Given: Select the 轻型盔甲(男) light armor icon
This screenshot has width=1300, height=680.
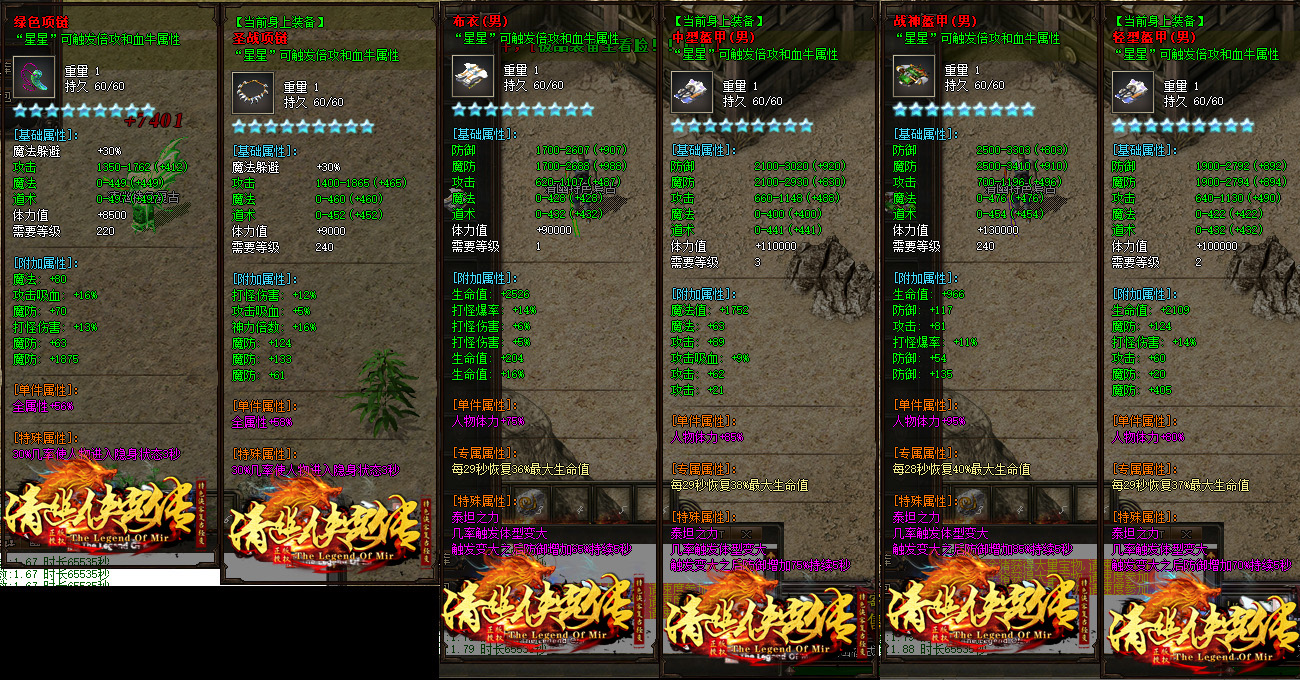Looking at the screenshot, I should 1133,93.
